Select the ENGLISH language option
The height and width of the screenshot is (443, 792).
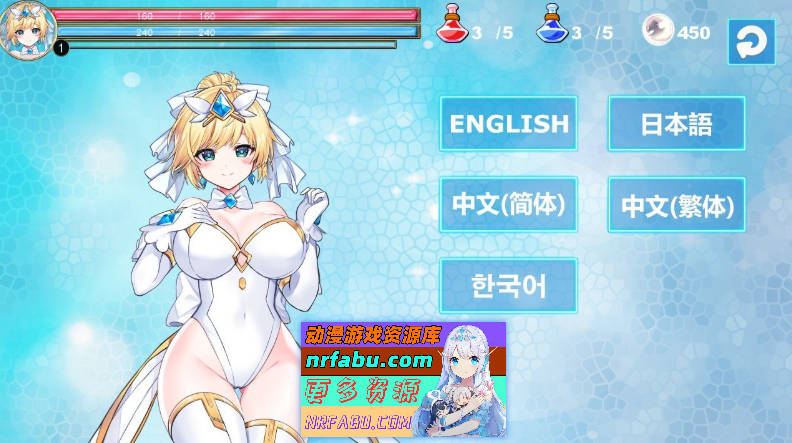point(509,124)
